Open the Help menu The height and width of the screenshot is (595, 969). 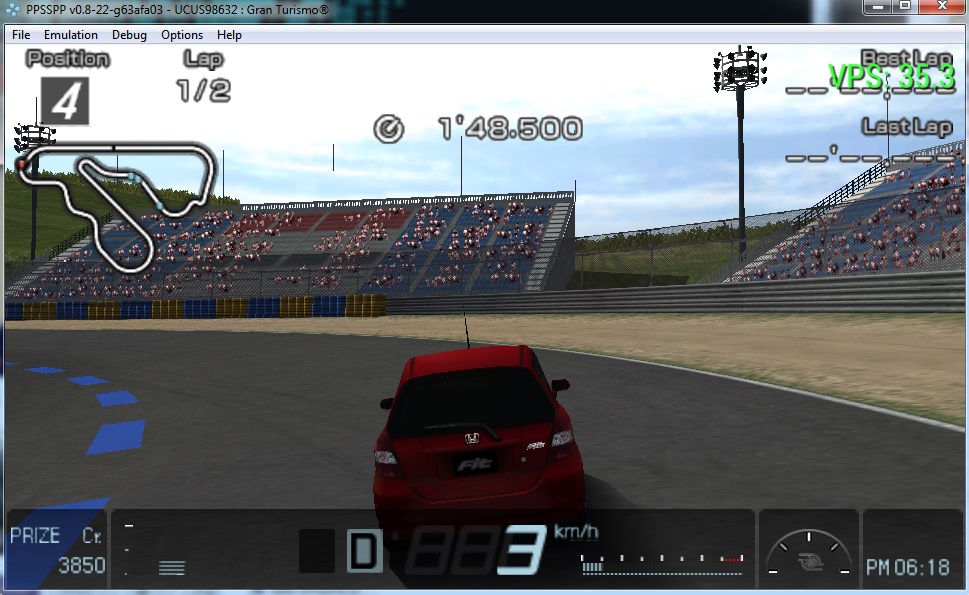coord(229,35)
